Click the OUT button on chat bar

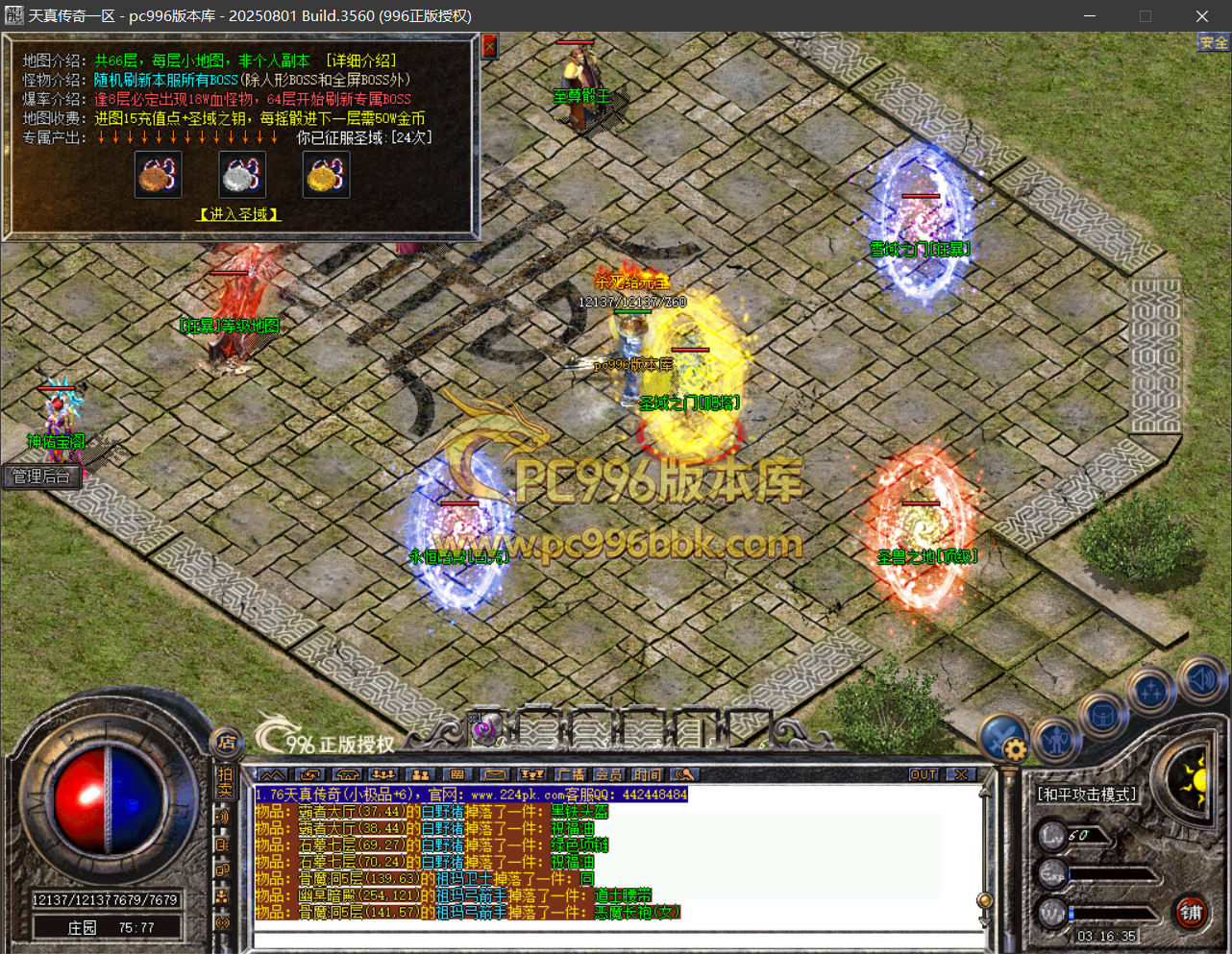pyautogui.click(x=923, y=774)
